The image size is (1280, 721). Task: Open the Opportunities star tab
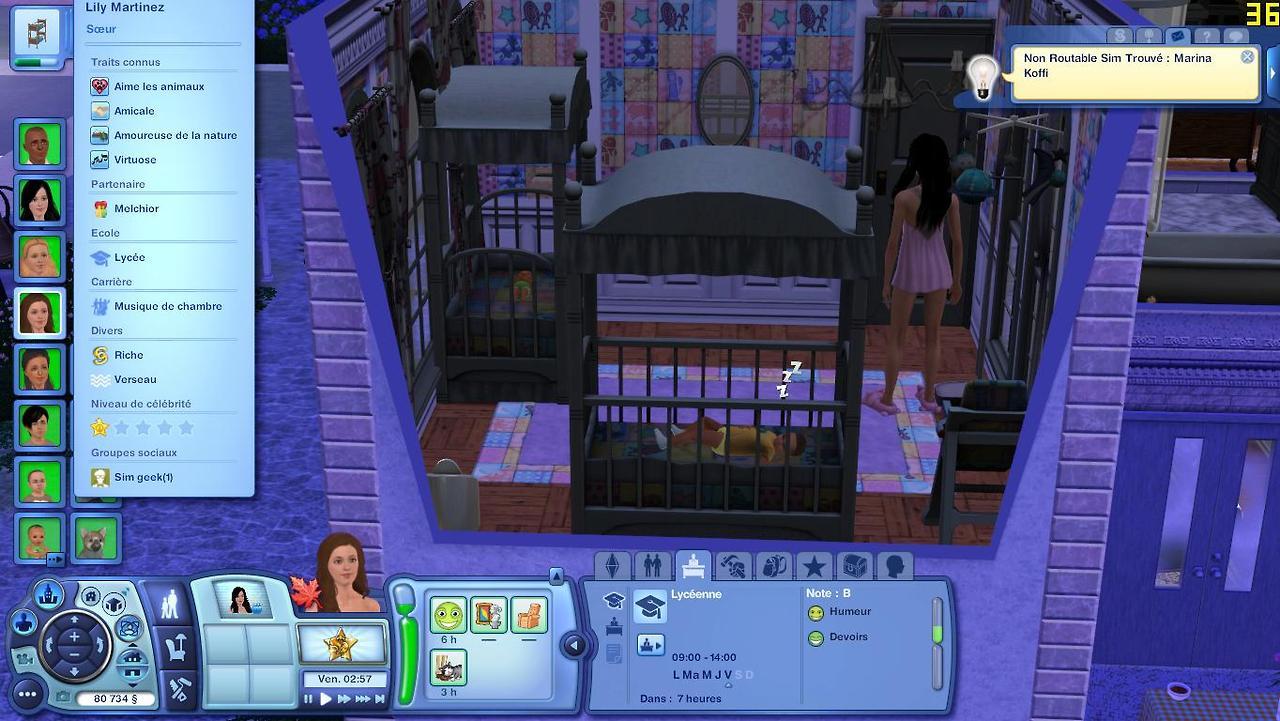pyautogui.click(x=814, y=567)
